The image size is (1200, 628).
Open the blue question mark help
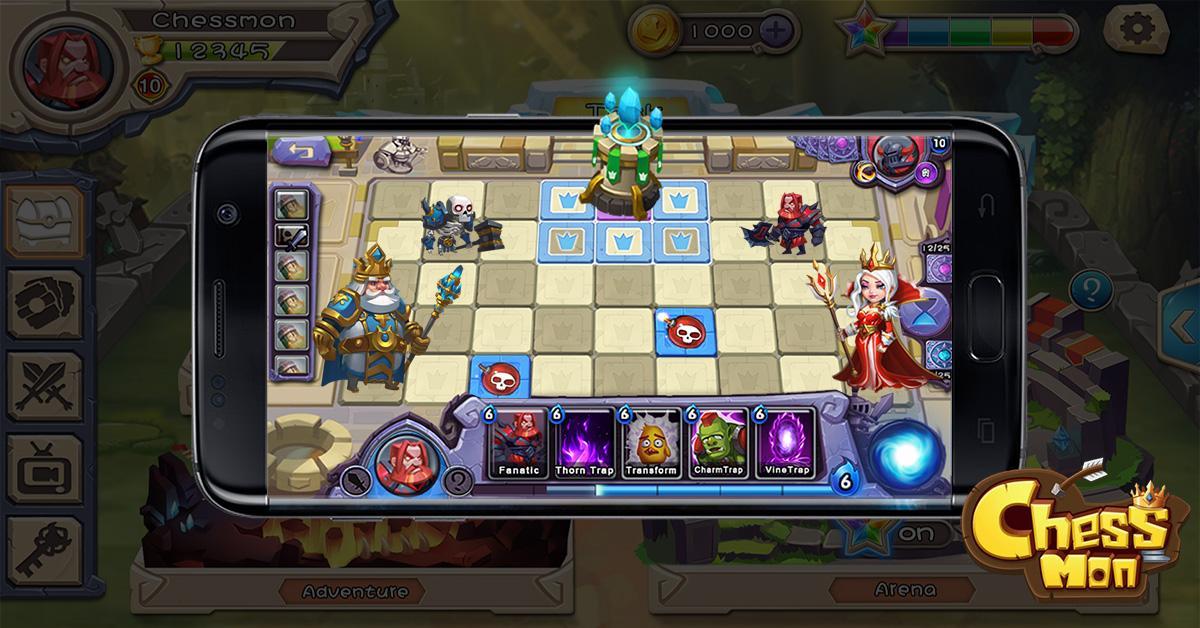point(1090,292)
